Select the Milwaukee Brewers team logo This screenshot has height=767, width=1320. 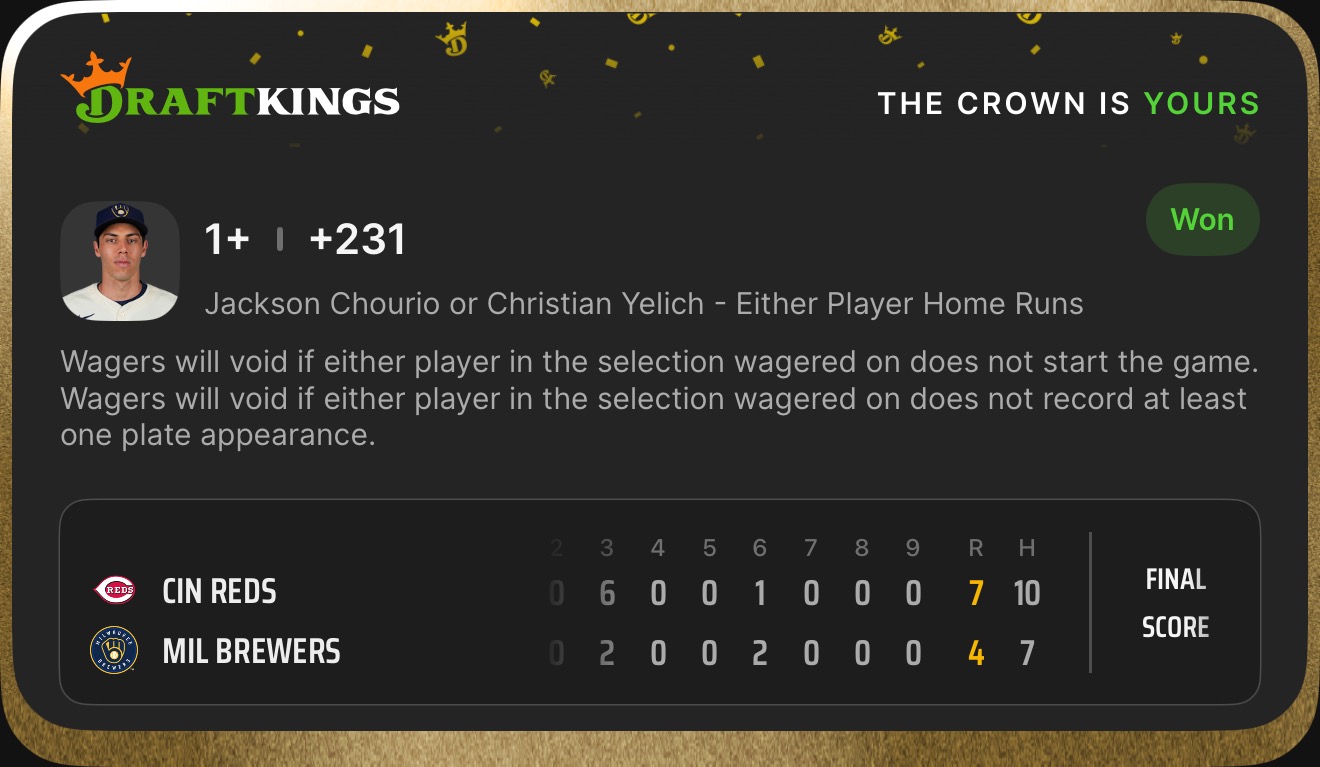coord(114,651)
